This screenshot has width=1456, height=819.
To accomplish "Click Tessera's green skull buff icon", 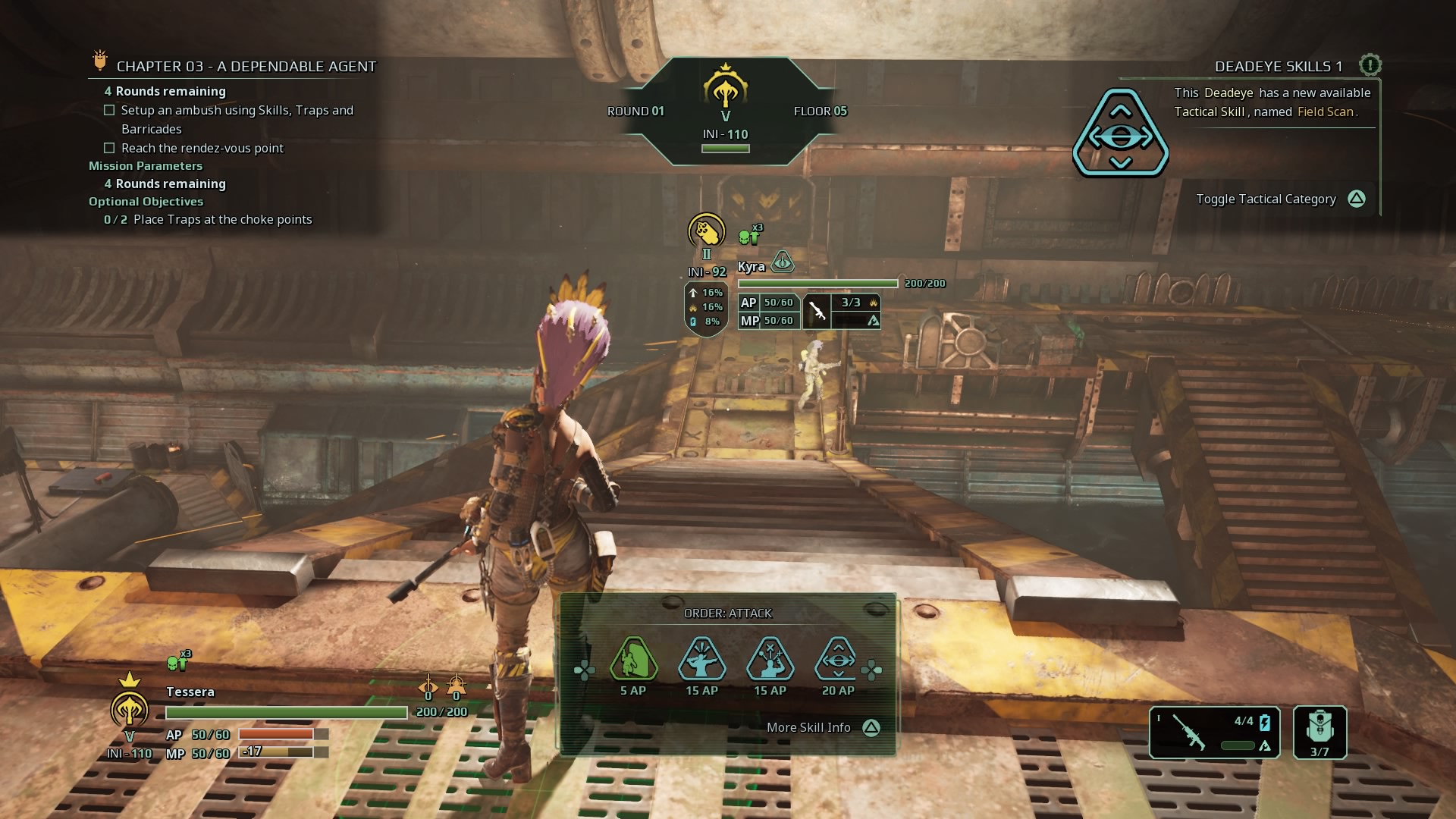I will pos(177,664).
